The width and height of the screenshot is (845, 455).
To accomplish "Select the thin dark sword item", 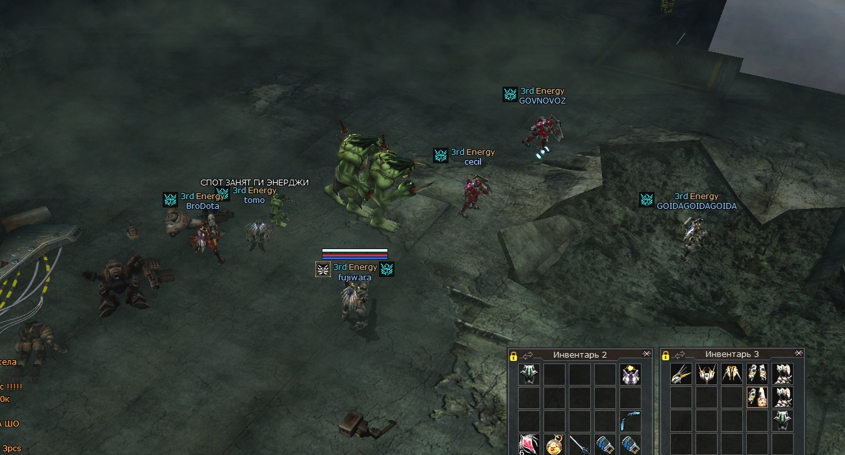I will coord(579,443).
